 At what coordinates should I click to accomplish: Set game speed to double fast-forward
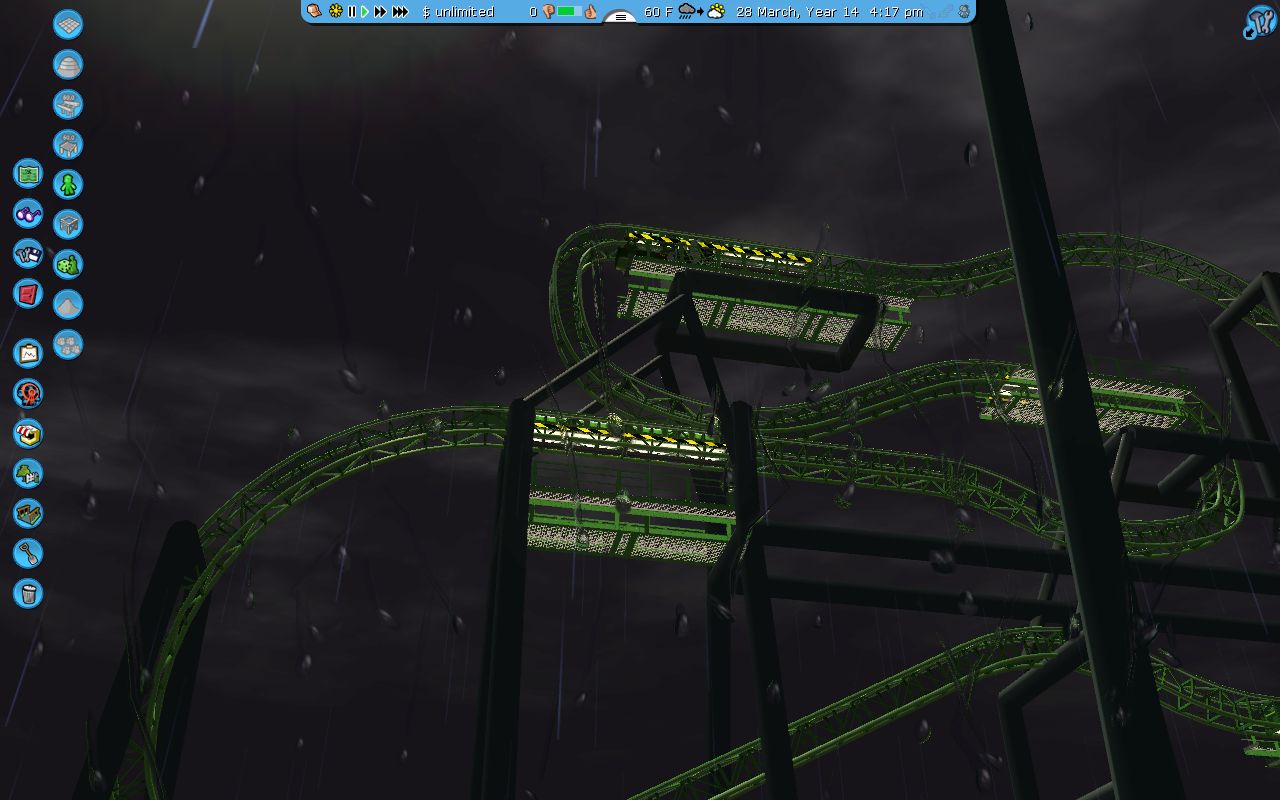tap(380, 12)
